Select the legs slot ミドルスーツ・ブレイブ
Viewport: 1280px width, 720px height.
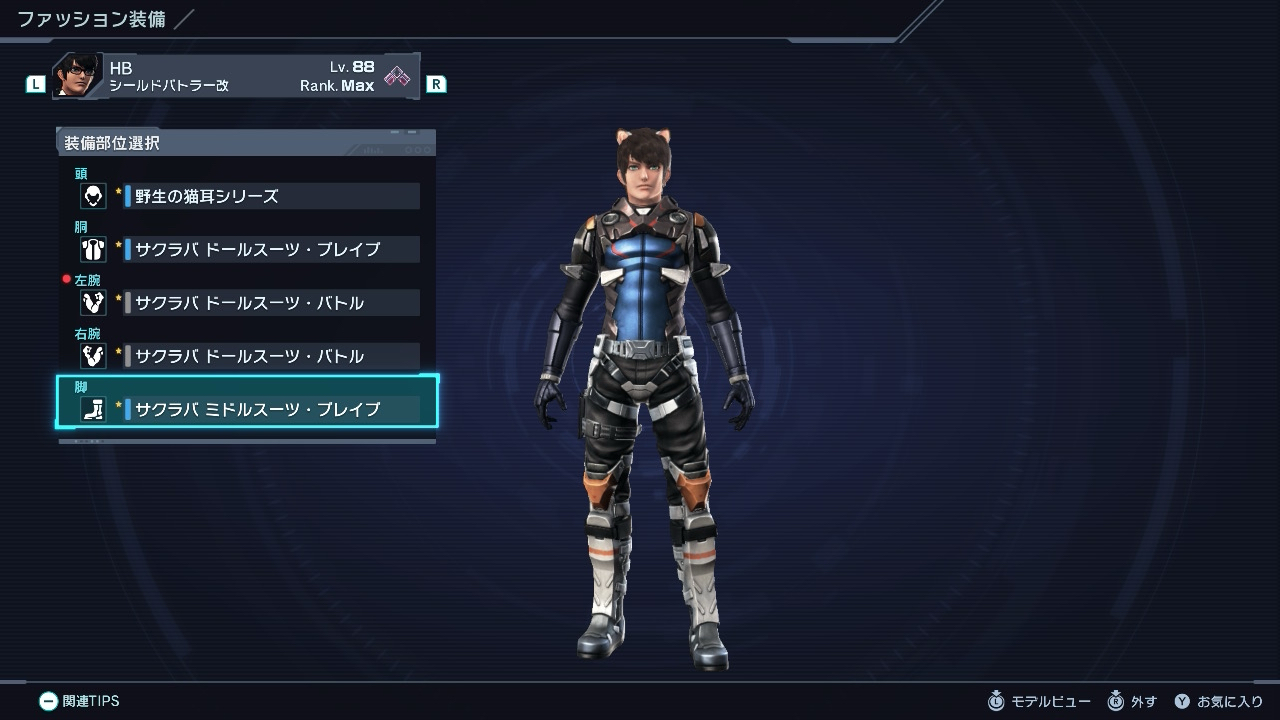pyautogui.click(x=249, y=408)
